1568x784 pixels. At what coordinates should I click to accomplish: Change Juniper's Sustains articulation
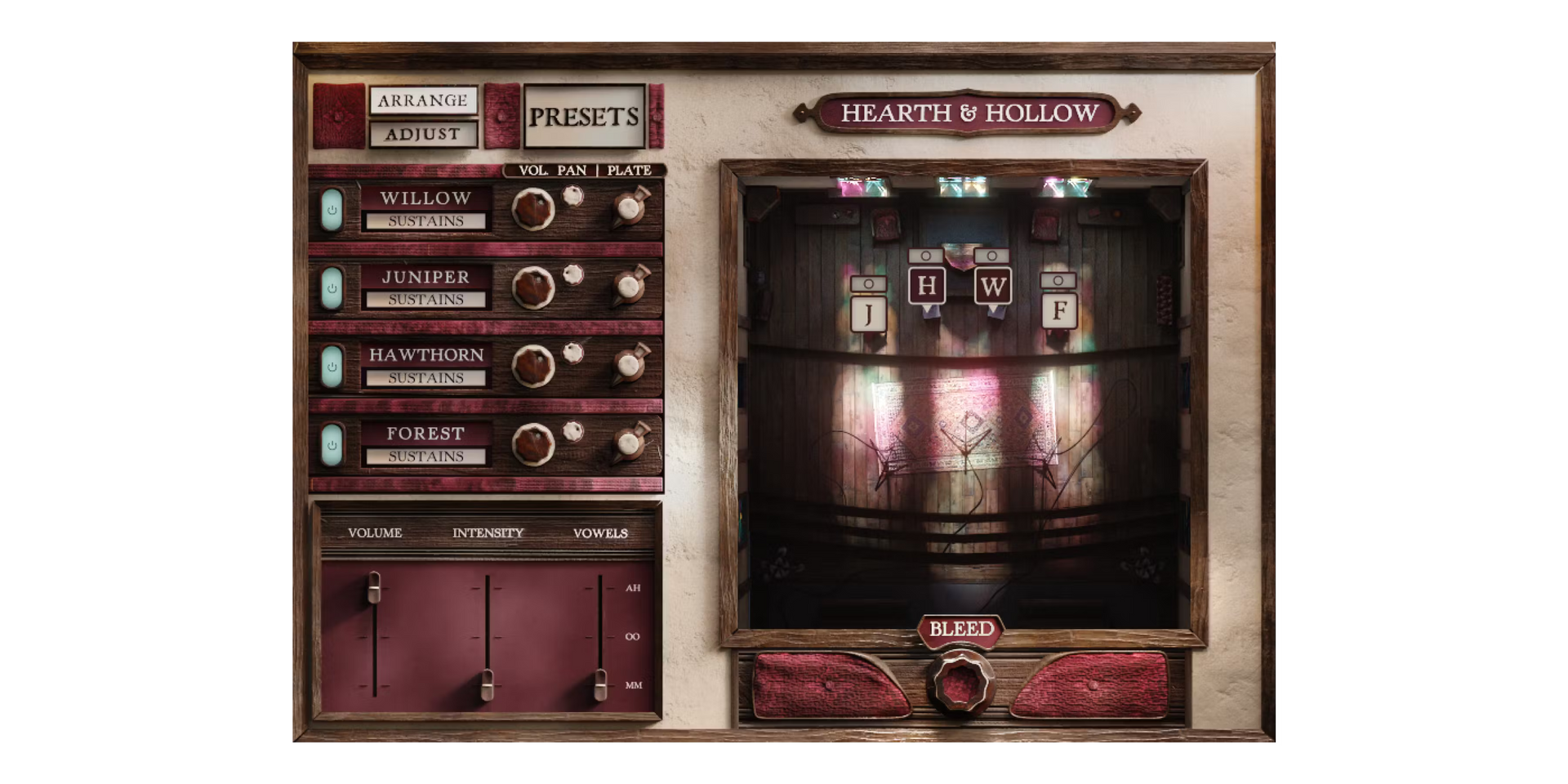click(425, 300)
